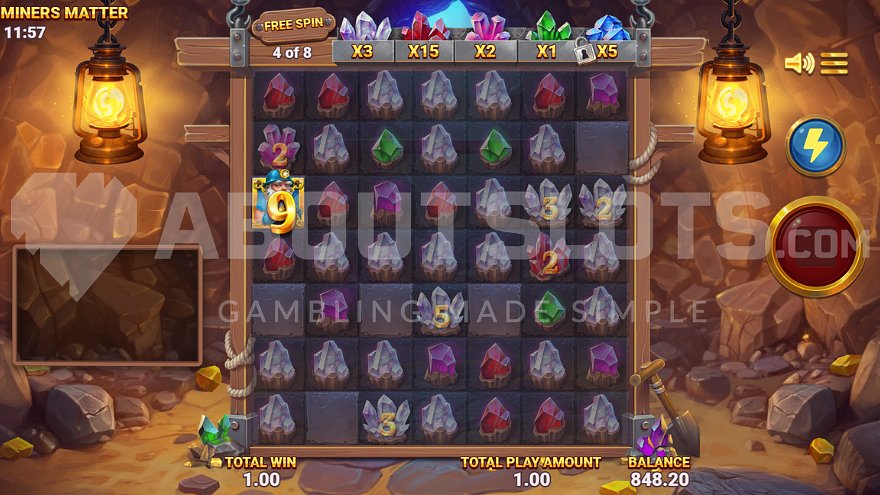880x495 pixels.
Task: Activate the lightning bolt turbo button
Action: pyautogui.click(x=815, y=147)
